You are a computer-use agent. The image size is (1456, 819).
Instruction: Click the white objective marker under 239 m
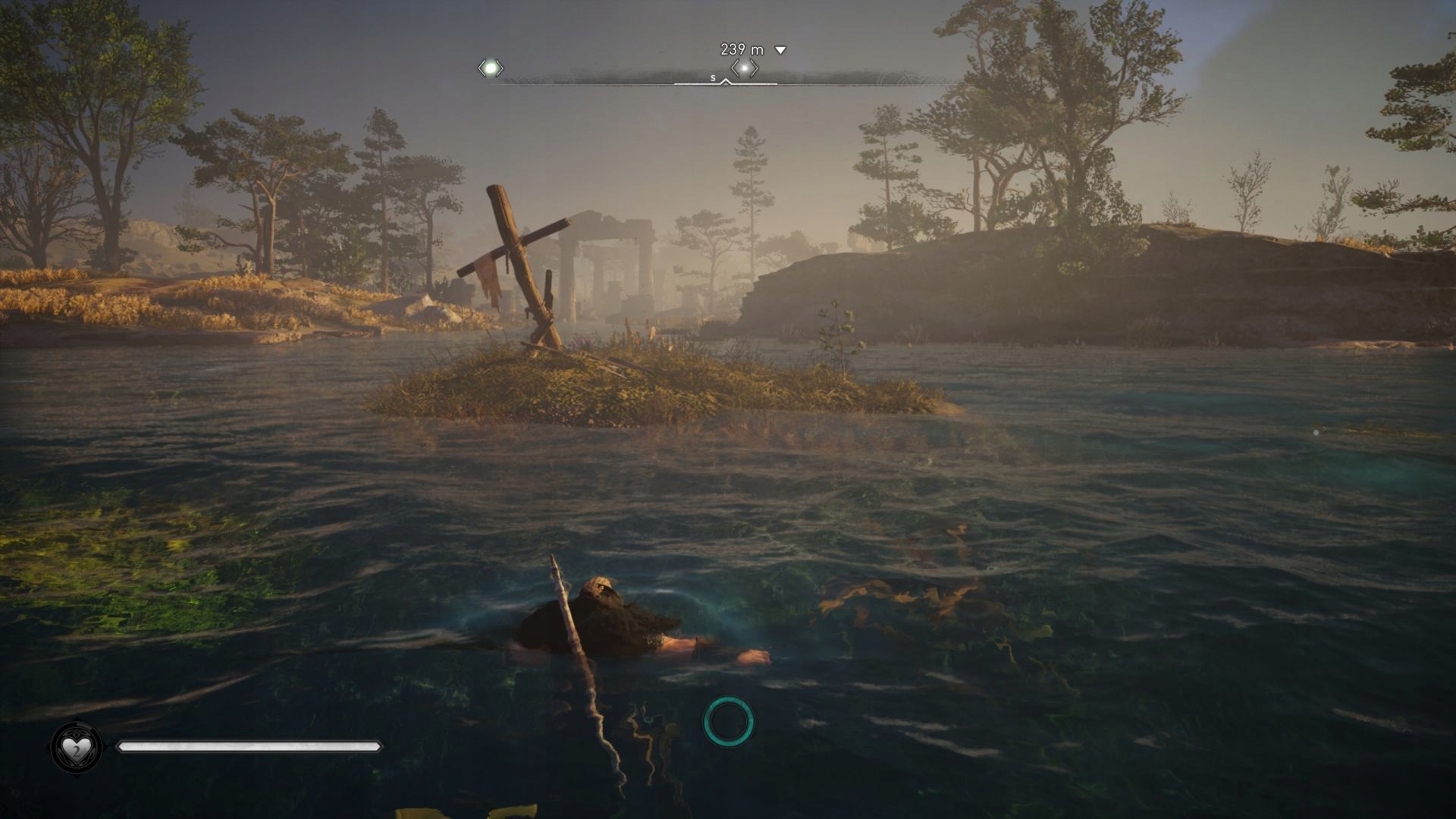[745, 68]
